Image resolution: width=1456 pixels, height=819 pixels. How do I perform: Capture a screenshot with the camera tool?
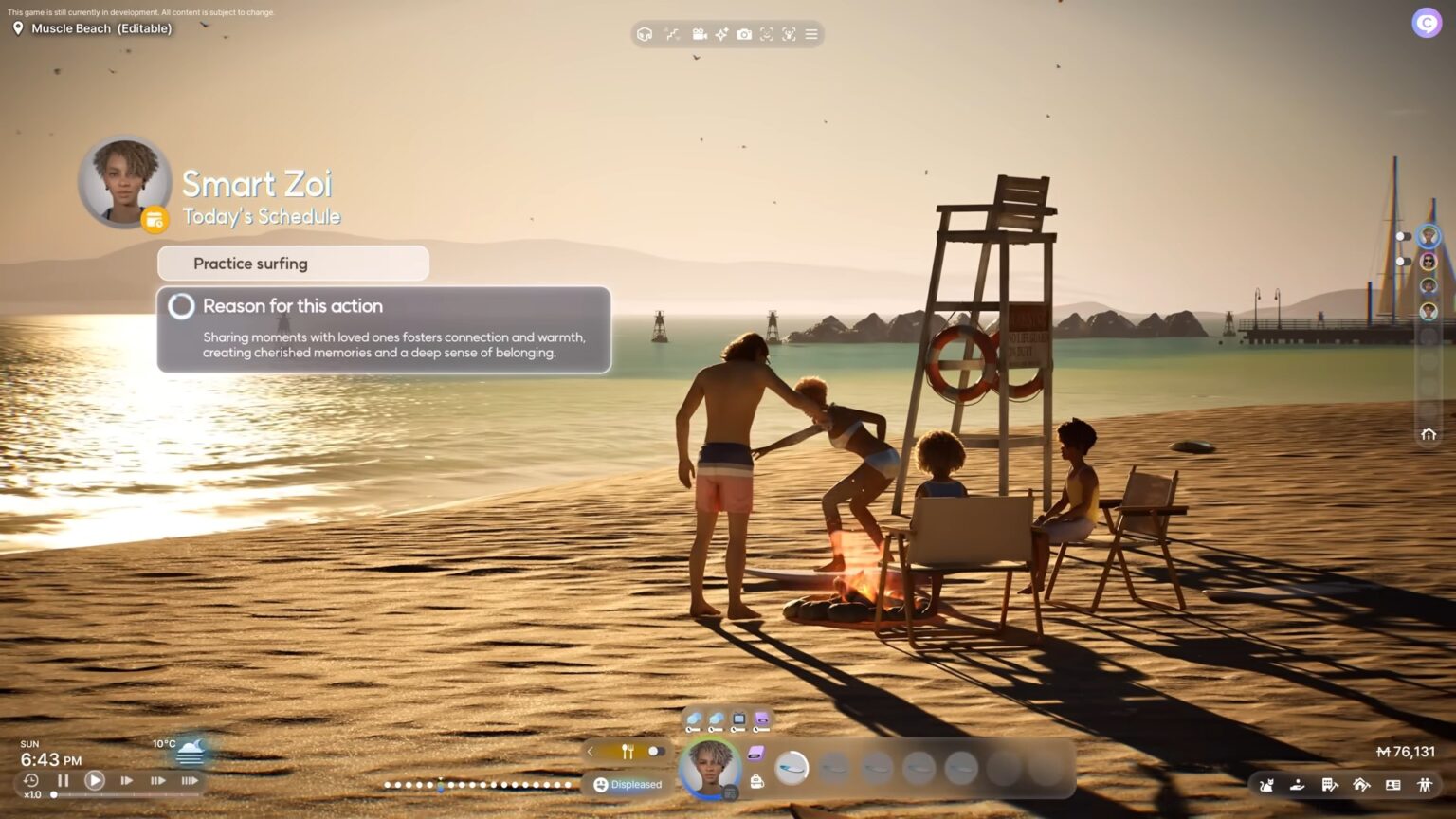point(744,34)
